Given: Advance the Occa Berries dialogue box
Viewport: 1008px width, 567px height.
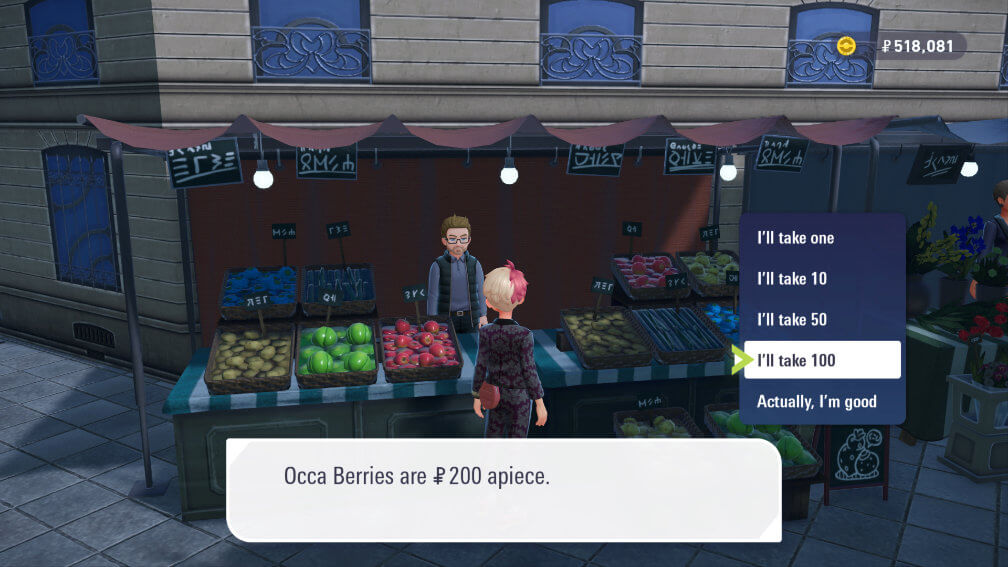Looking at the screenshot, I should pyautogui.click(x=503, y=490).
